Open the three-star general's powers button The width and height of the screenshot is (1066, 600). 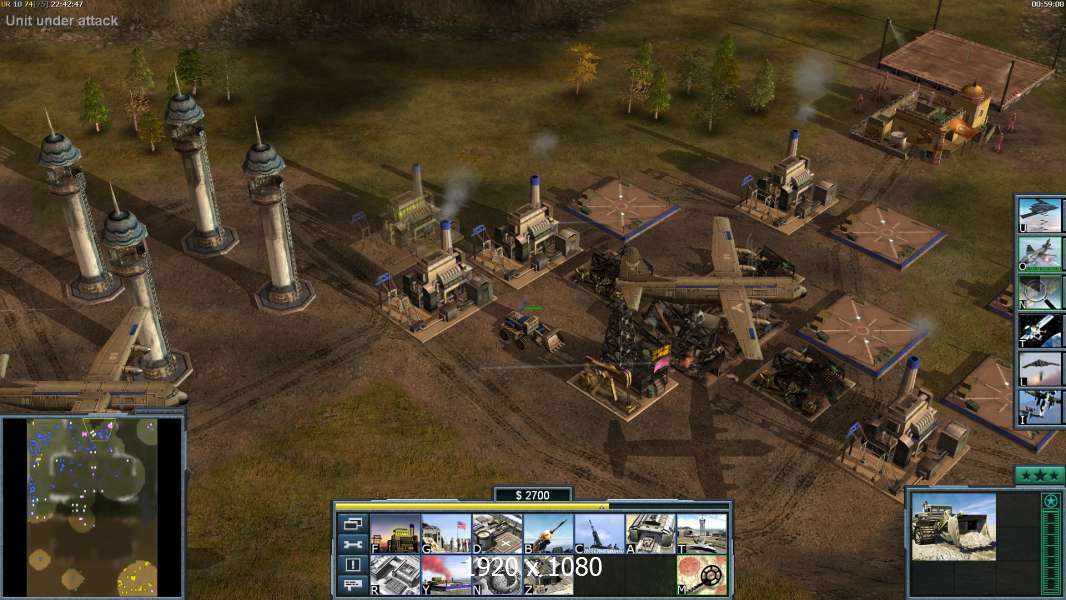coord(1039,475)
